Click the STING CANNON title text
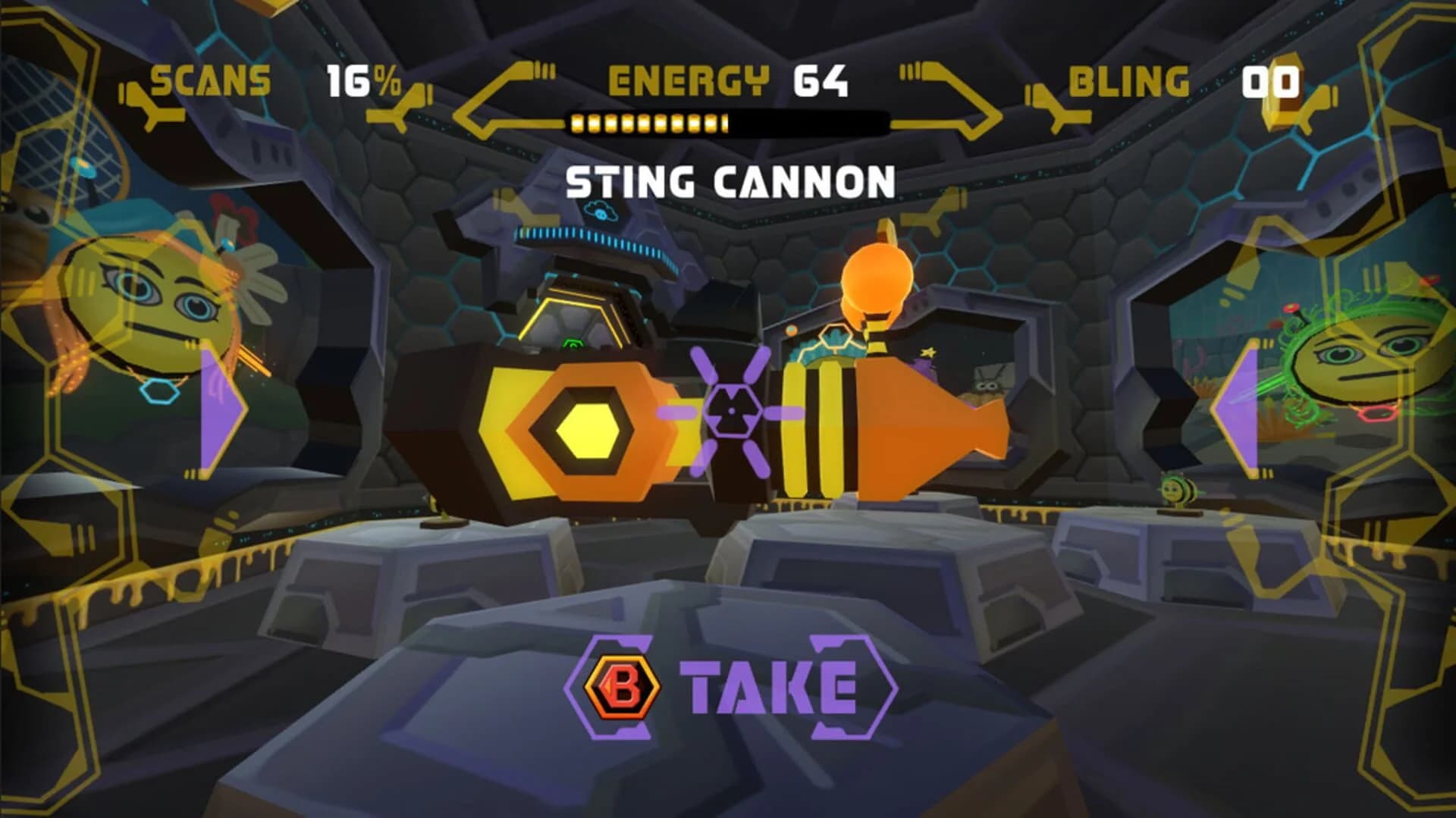The width and height of the screenshot is (1456, 818). pos(727,179)
